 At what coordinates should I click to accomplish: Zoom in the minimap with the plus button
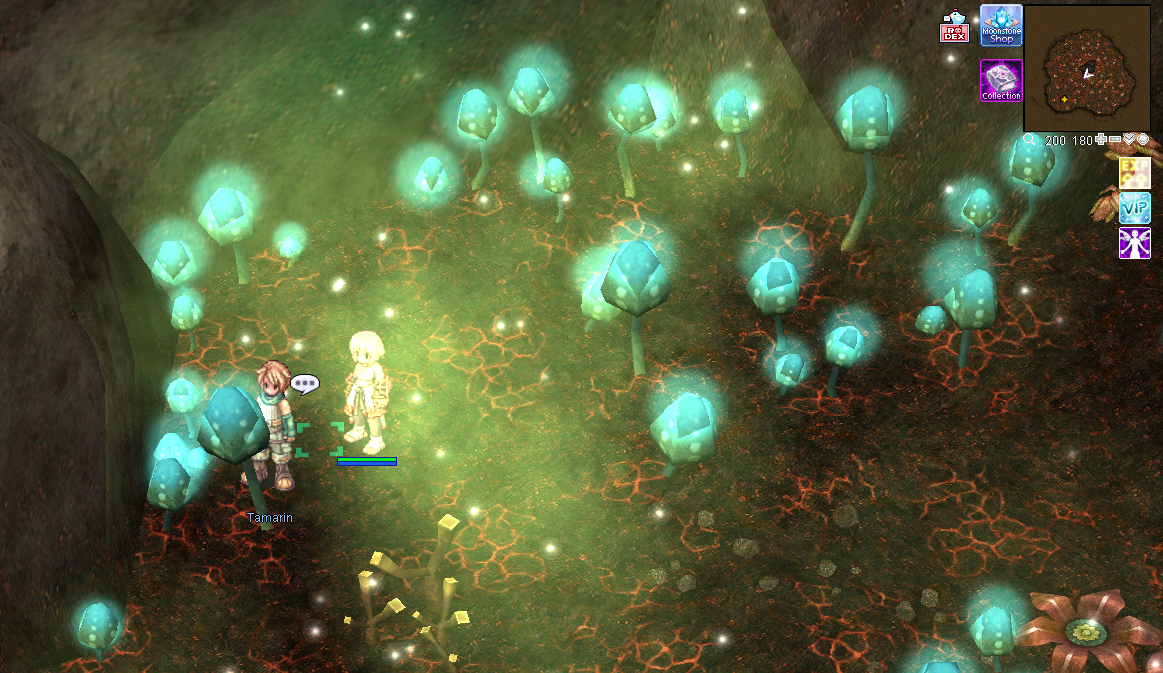click(1101, 140)
